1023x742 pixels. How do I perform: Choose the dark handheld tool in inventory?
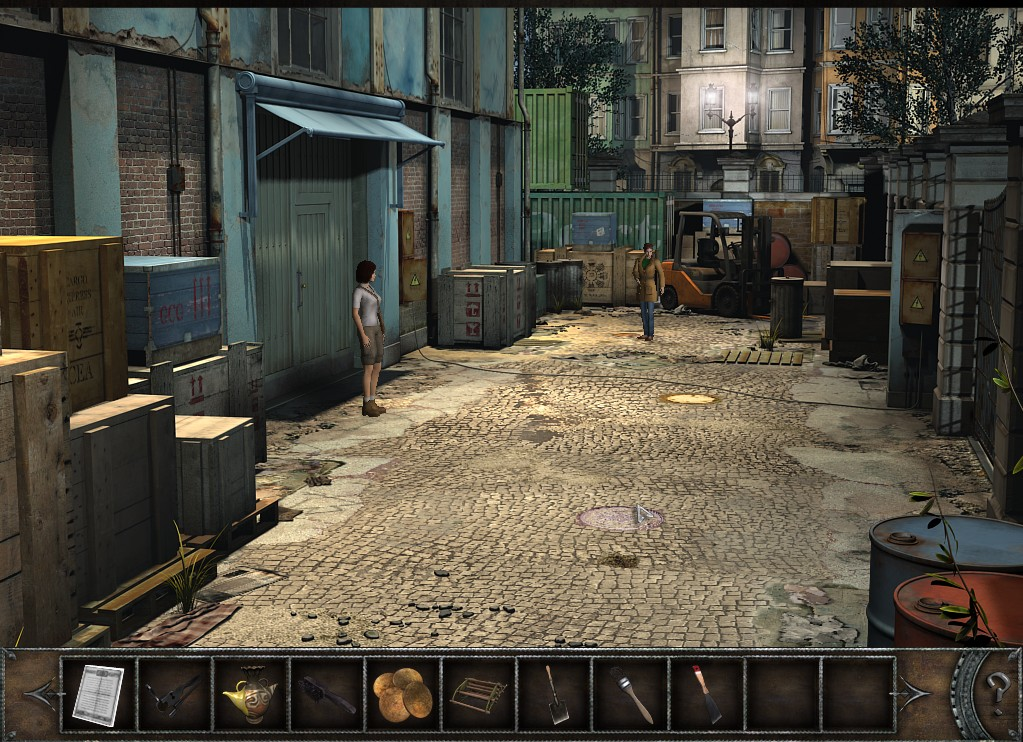pyautogui.click(x=326, y=694)
